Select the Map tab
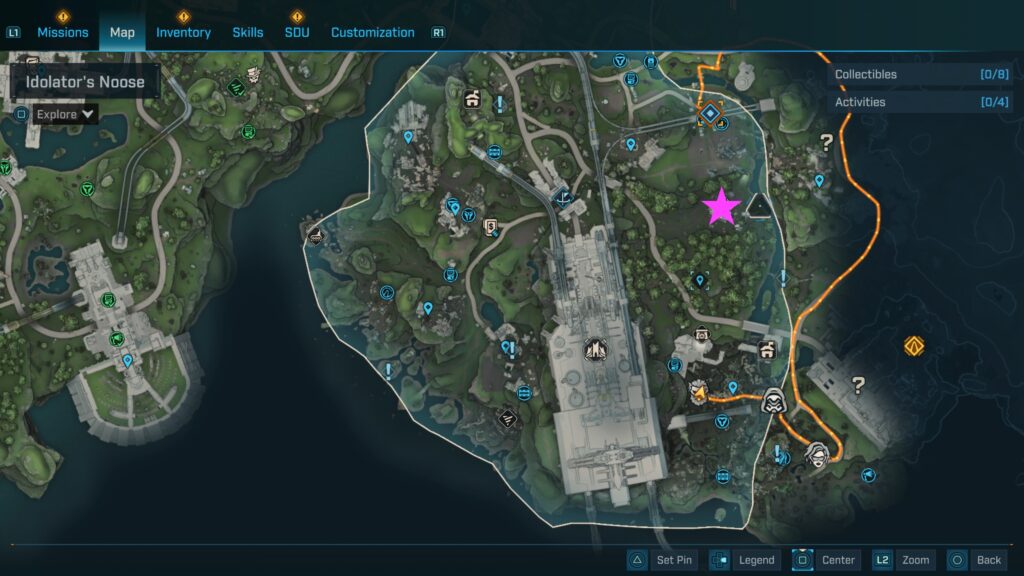Viewport: 1024px width, 576px height. pos(122,32)
